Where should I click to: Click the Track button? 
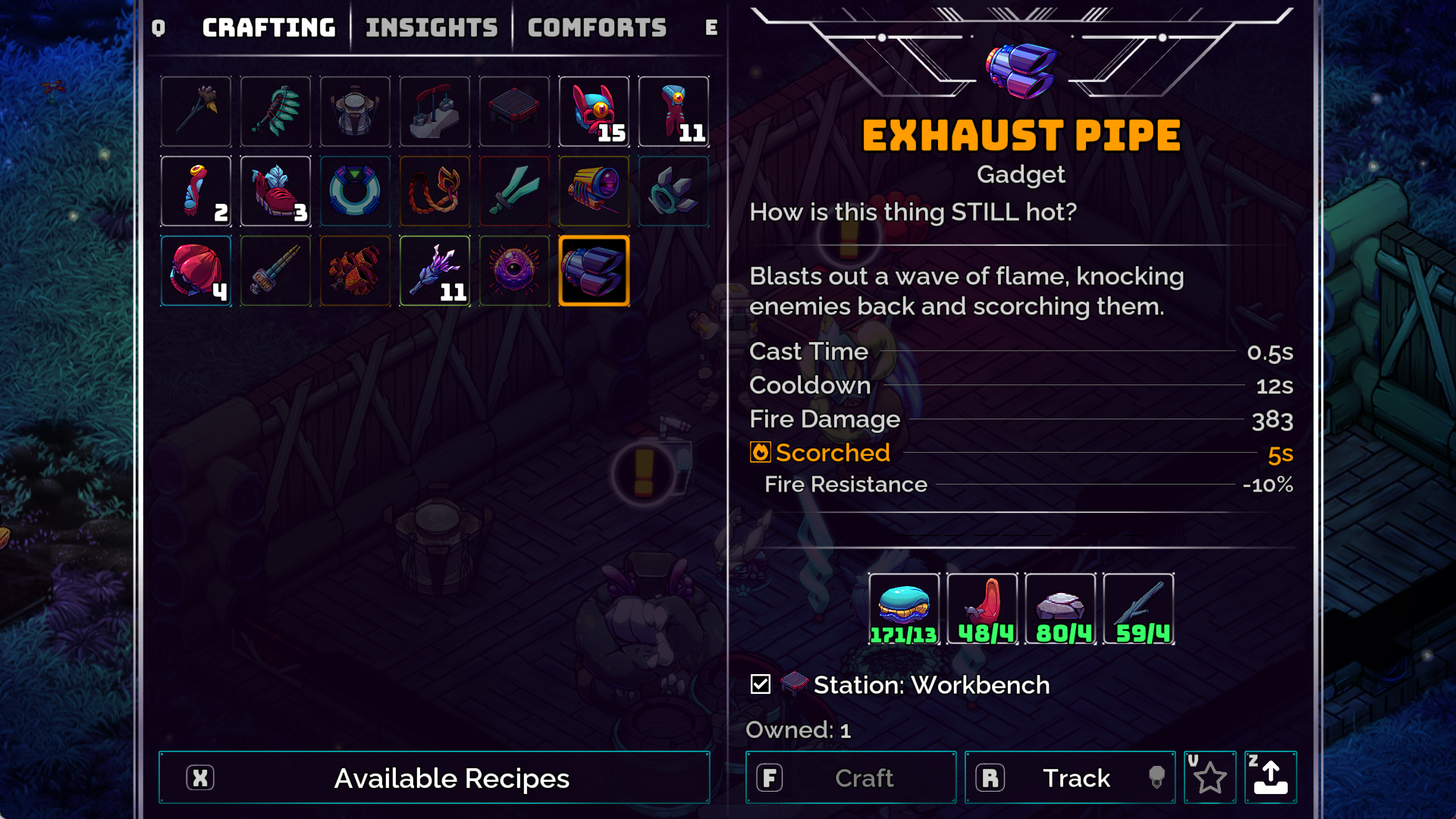click(x=1069, y=777)
